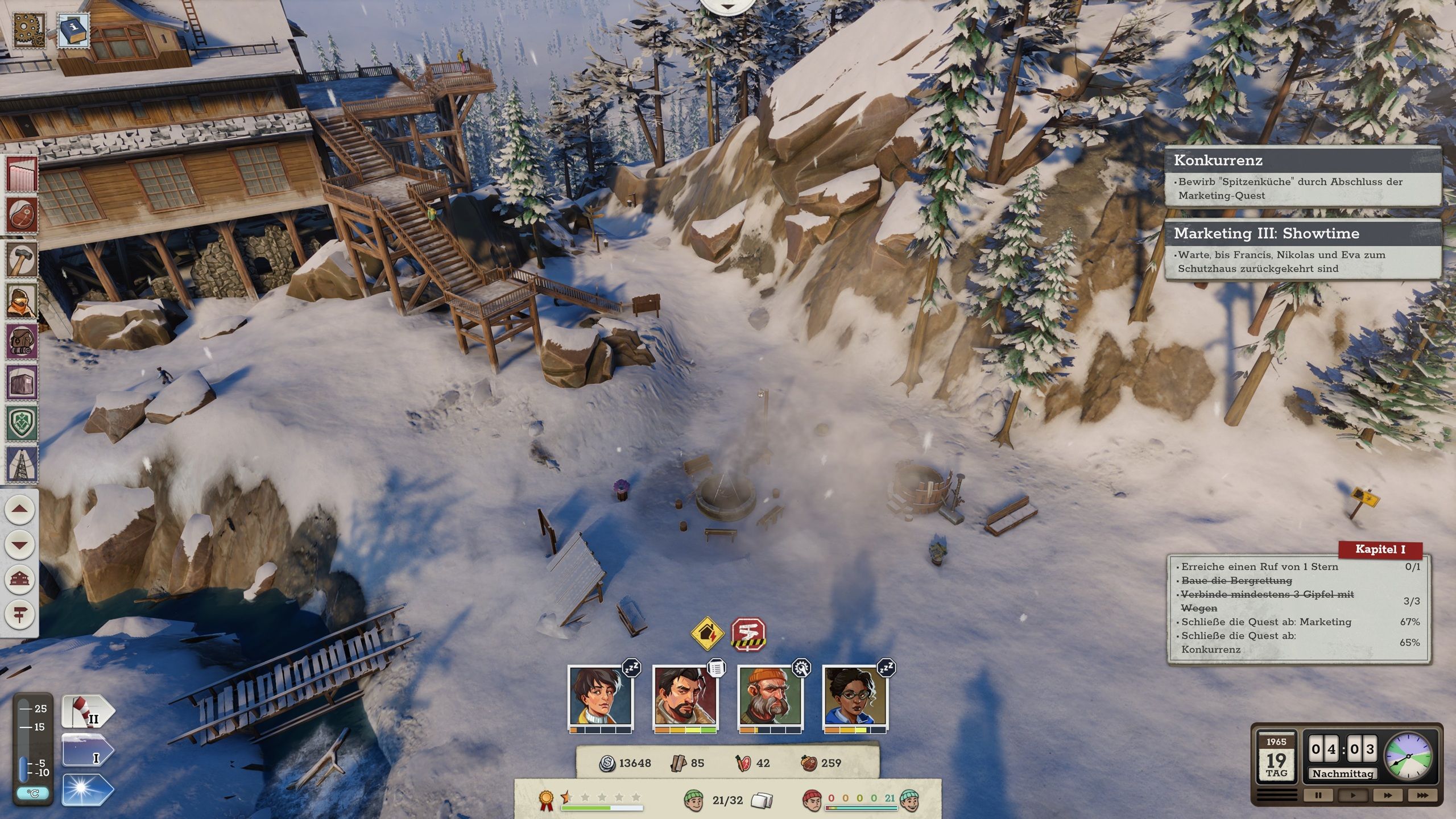The image size is (1456, 819).
Task: Click the up arrow round button
Action: point(19,509)
